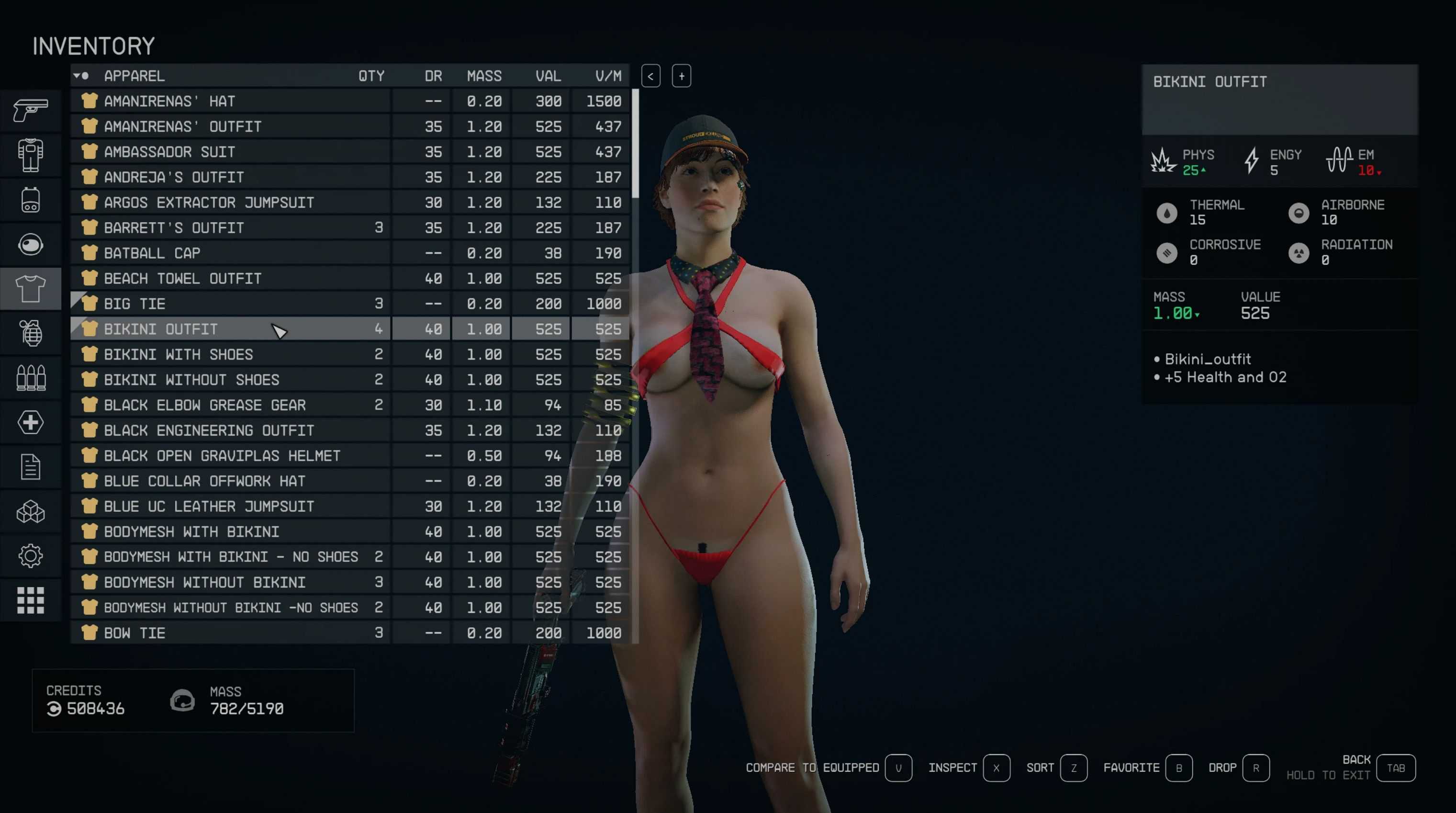Select the Beach Towel Outfit row
The width and height of the screenshot is (1456, 813).
[x=182, y=279]
